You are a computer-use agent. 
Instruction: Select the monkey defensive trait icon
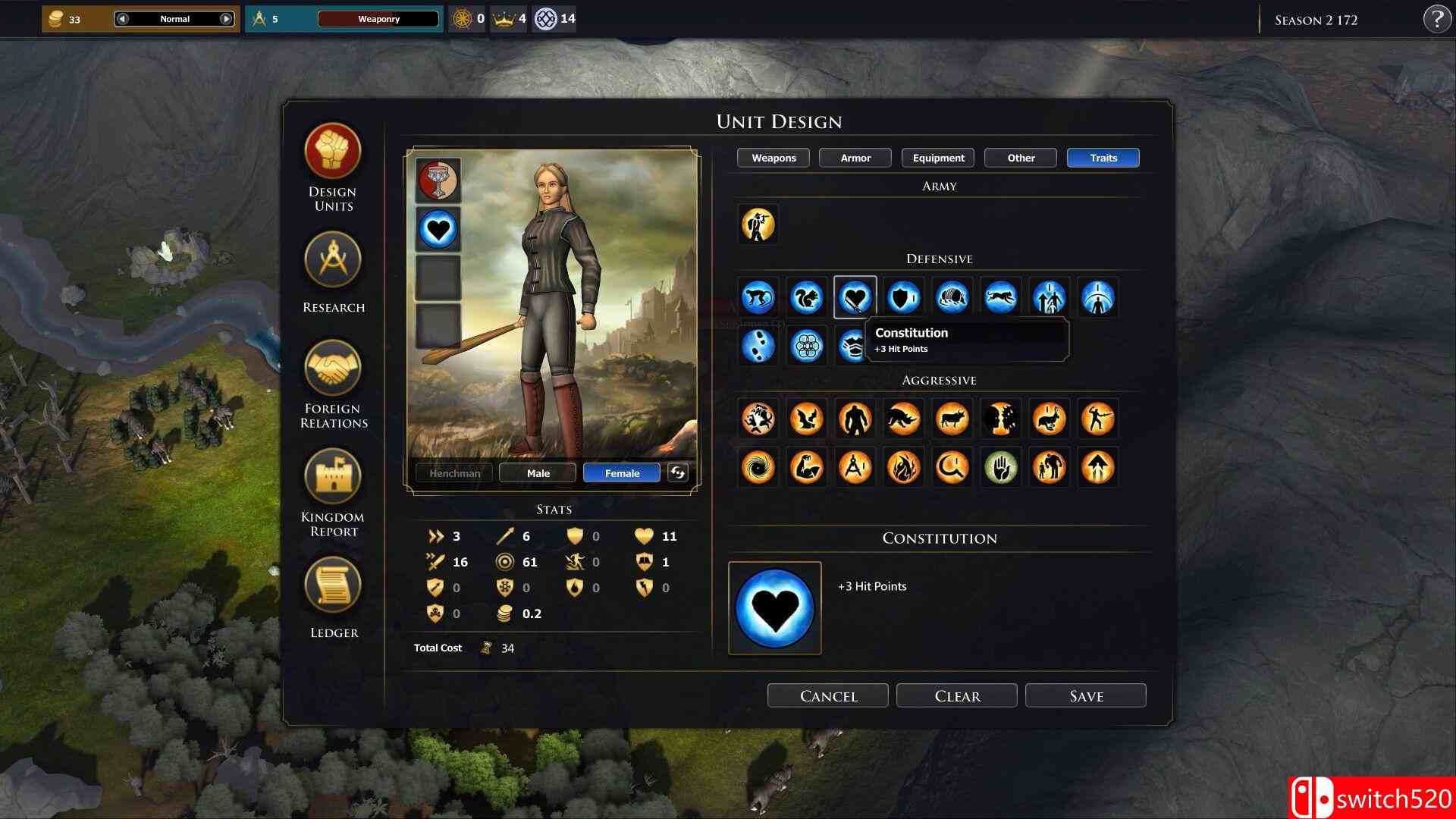(x=758, y=297)
